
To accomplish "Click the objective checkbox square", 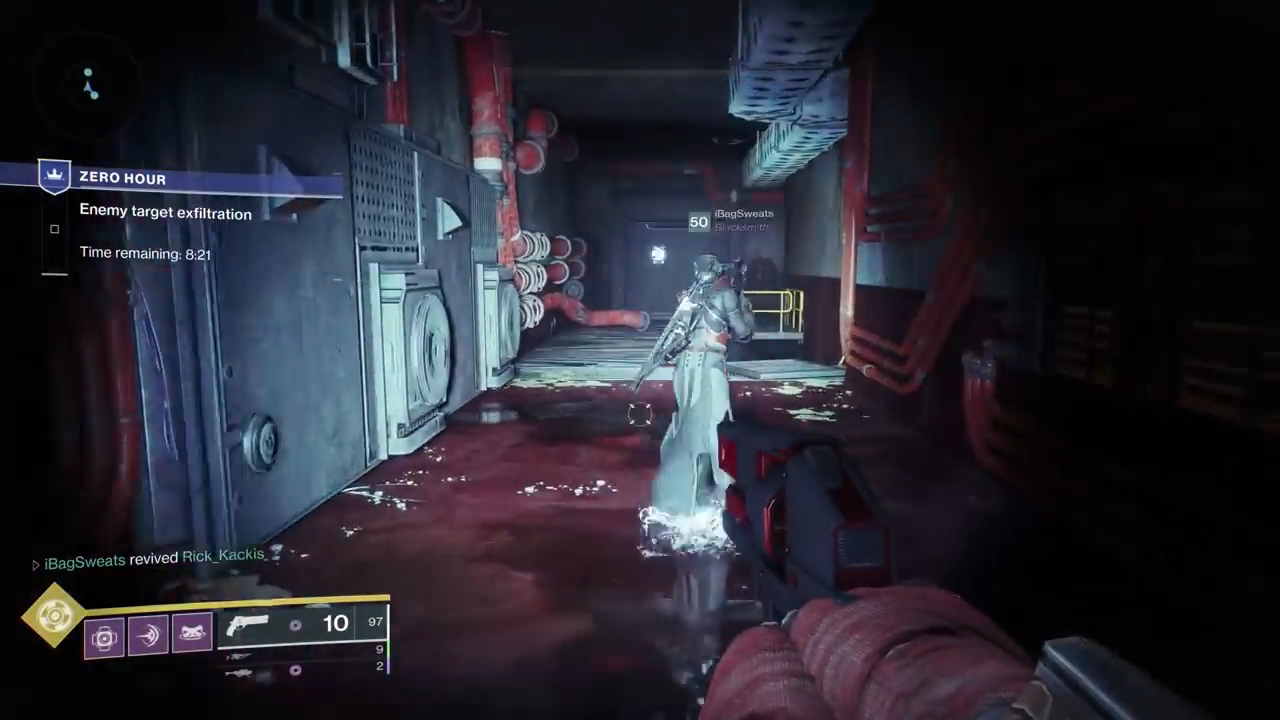I will click(x=55, y=229).
